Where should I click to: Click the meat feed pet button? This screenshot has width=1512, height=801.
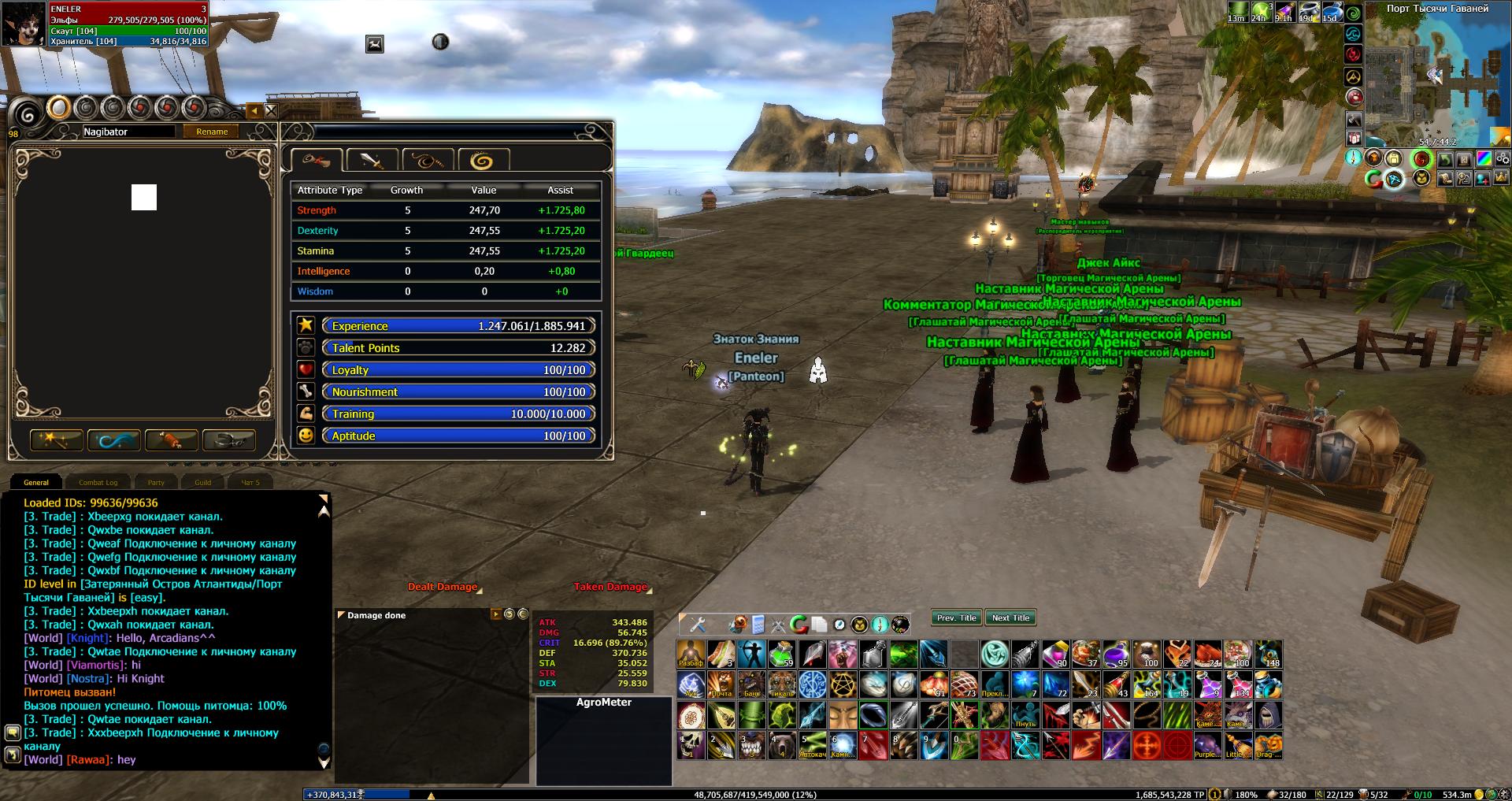pos(172,439)
